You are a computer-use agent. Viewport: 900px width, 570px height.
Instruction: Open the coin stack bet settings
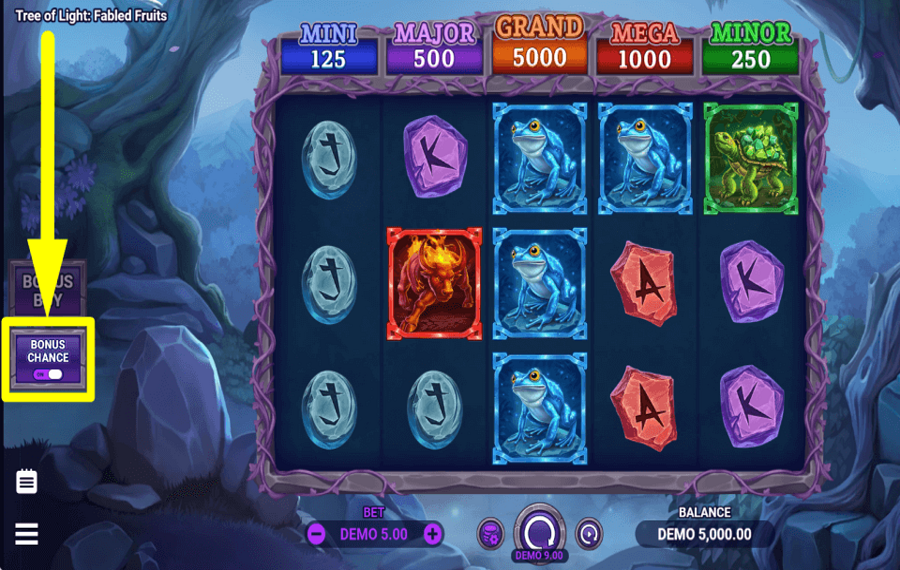pyautogui.click(x=489, y=533)
